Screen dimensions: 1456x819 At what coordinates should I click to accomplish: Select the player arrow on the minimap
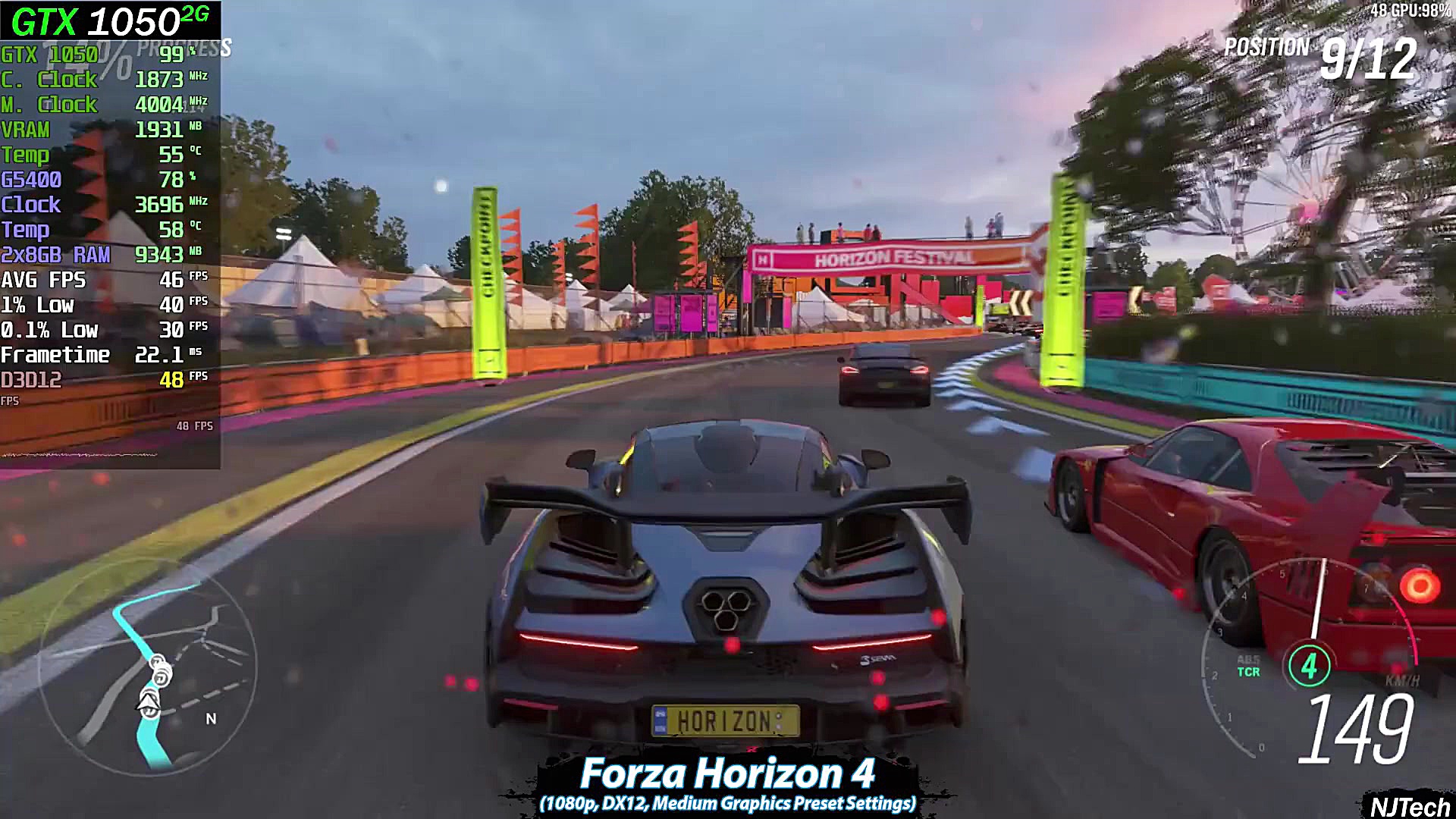[x=149, y=701]
